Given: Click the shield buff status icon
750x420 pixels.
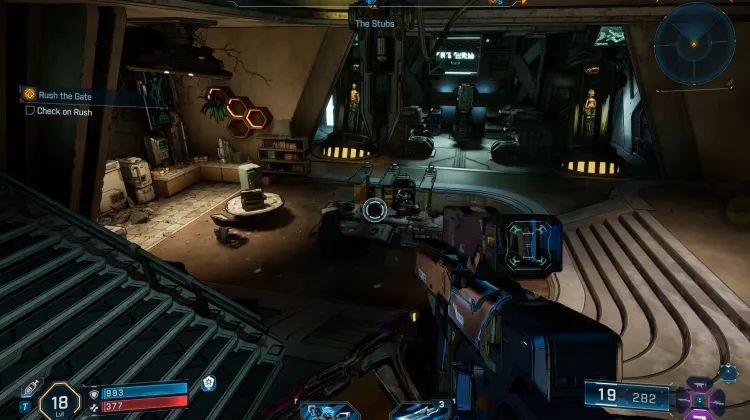Looking at the screenshot, I should click(x=208, y=383).
